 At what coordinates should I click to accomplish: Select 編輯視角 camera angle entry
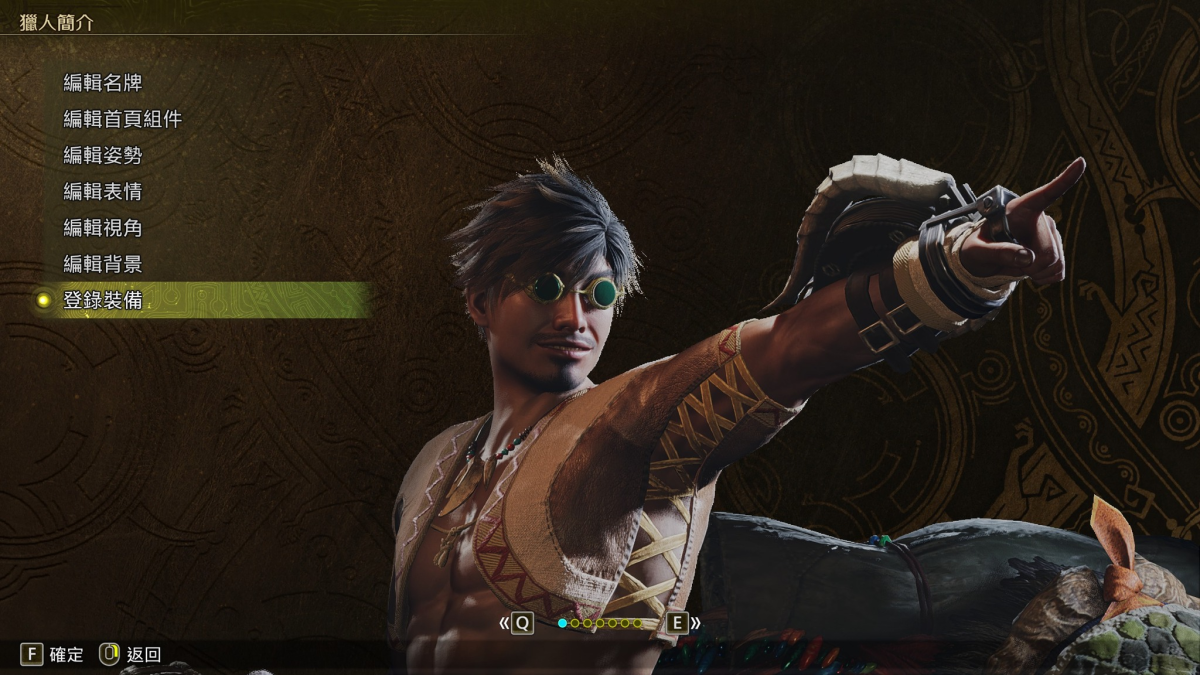[x=103, y=228]
